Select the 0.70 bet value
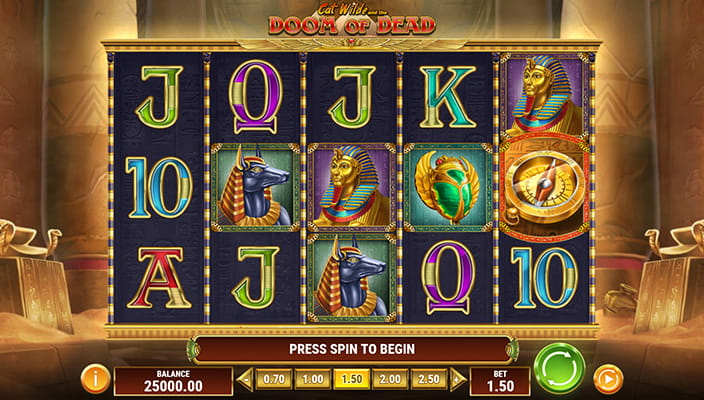The width and height of the screenshot is (704, 400). pyautogui.click(x=273, y=380)
